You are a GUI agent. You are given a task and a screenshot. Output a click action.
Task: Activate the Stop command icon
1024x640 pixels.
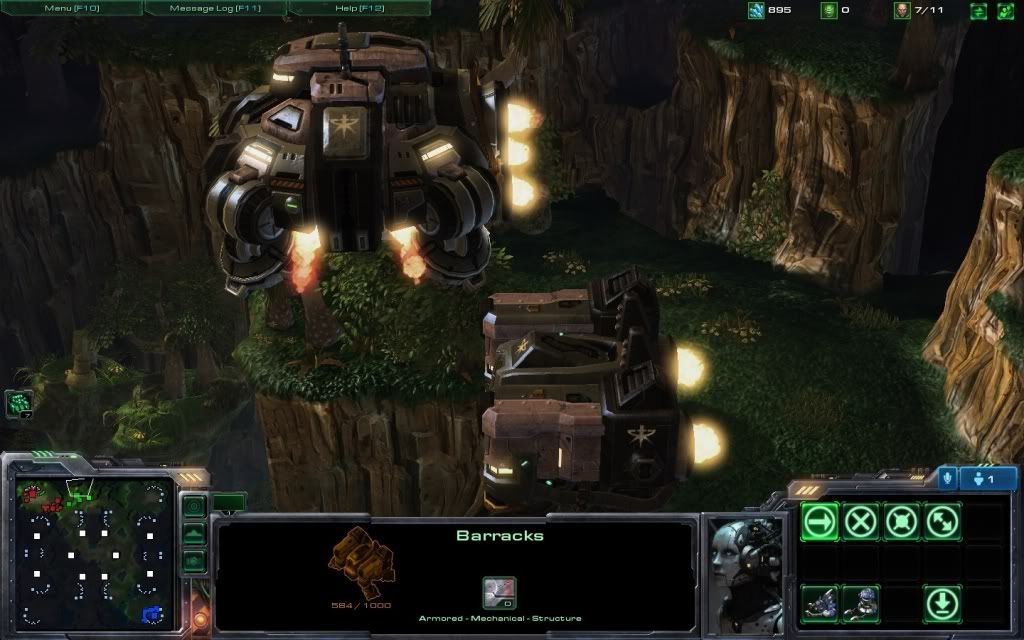861,521
